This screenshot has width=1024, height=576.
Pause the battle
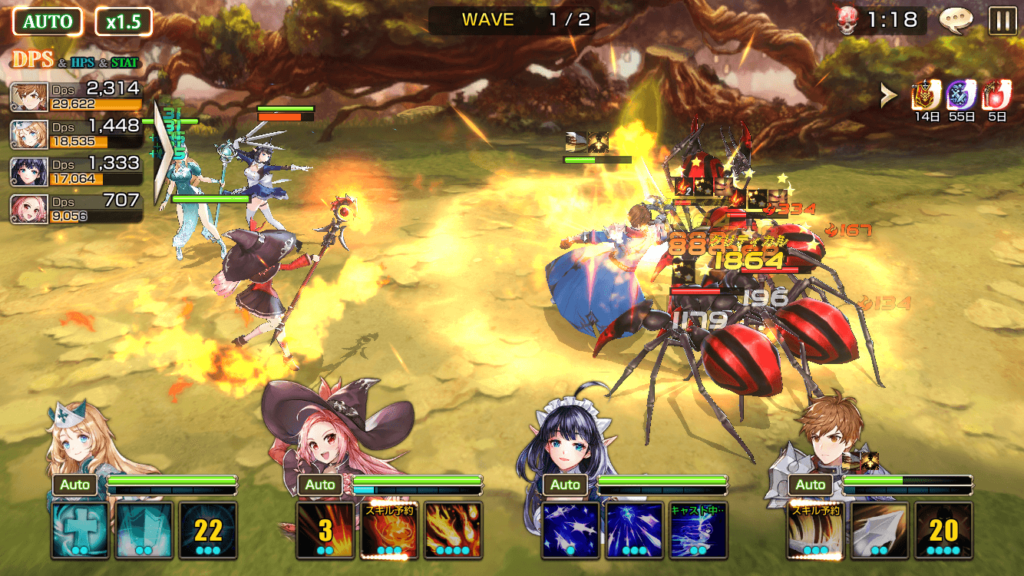point(1001,20)
